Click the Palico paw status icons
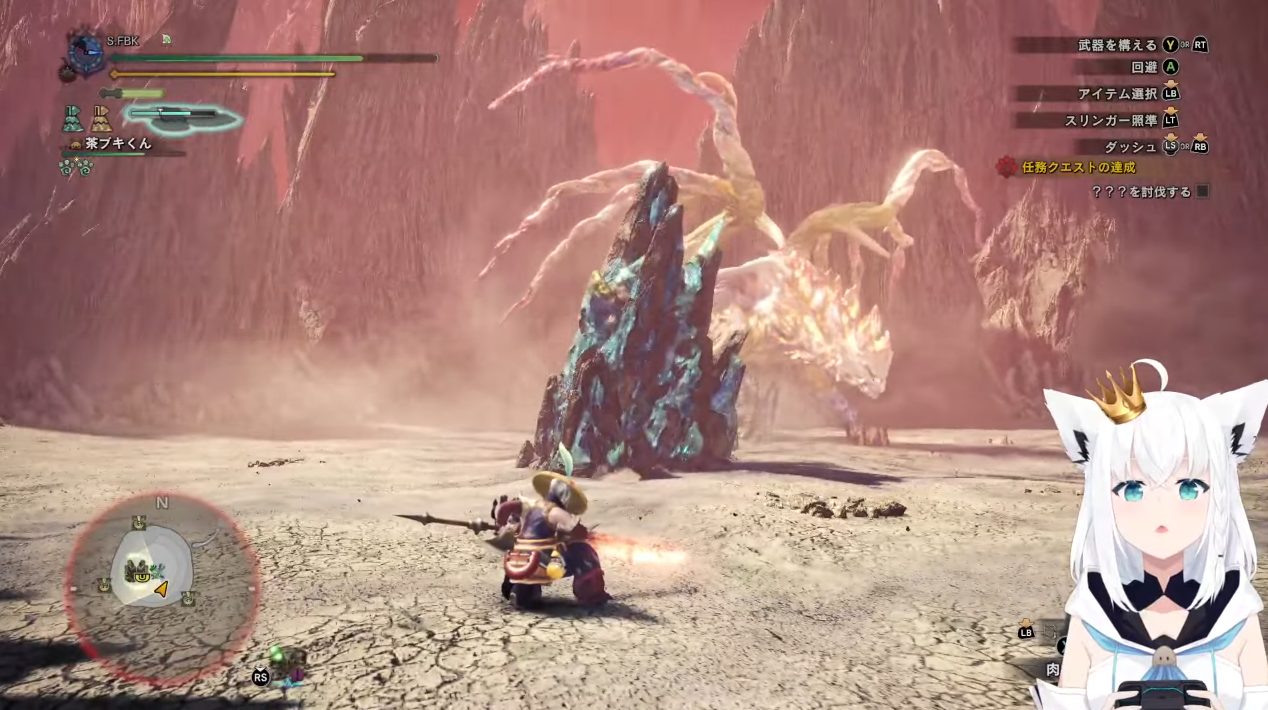This screenshot has width=1268, height=710. pos(76,167)
